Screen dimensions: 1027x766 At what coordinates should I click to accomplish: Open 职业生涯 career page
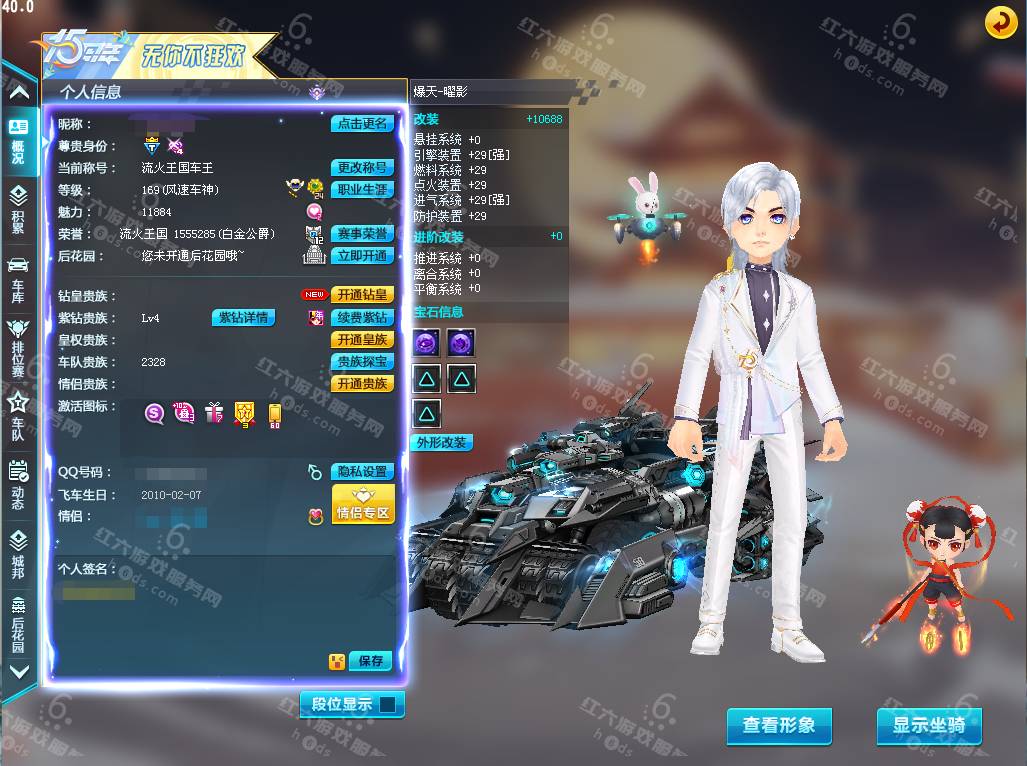coord(362,190)
